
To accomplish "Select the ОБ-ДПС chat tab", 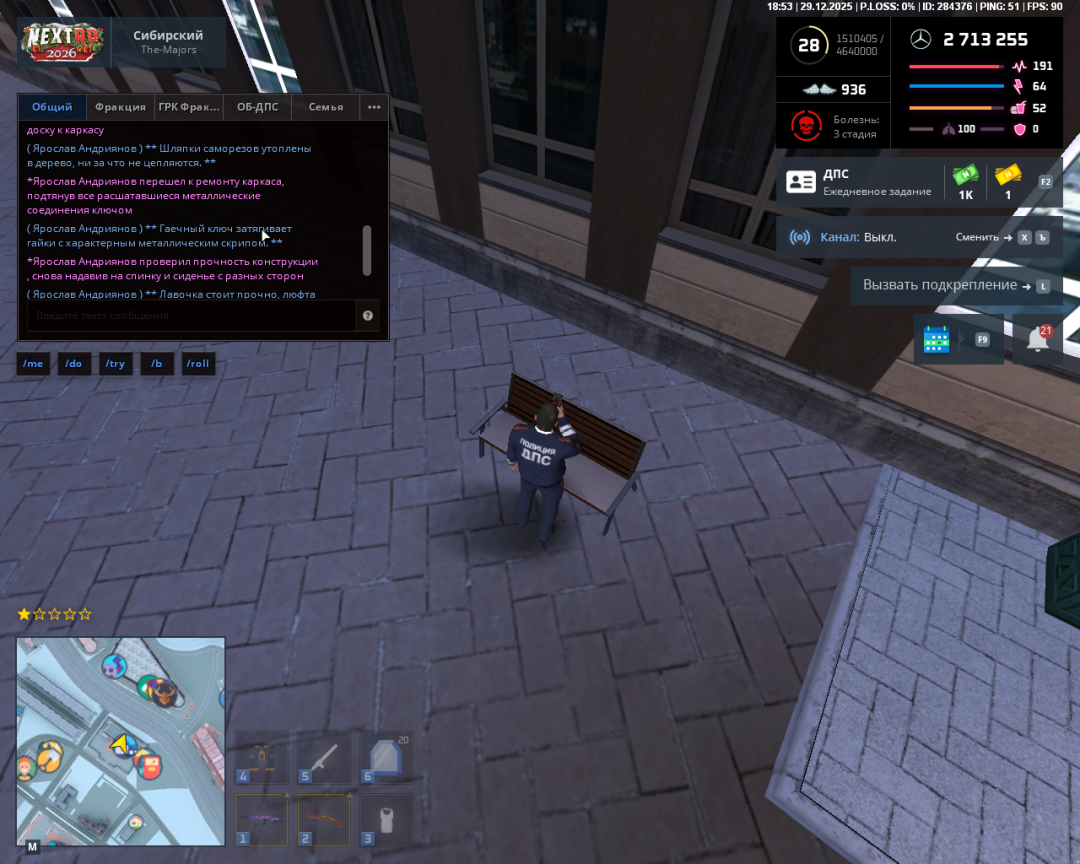I will pyautogui.click(x=257, y=107).
